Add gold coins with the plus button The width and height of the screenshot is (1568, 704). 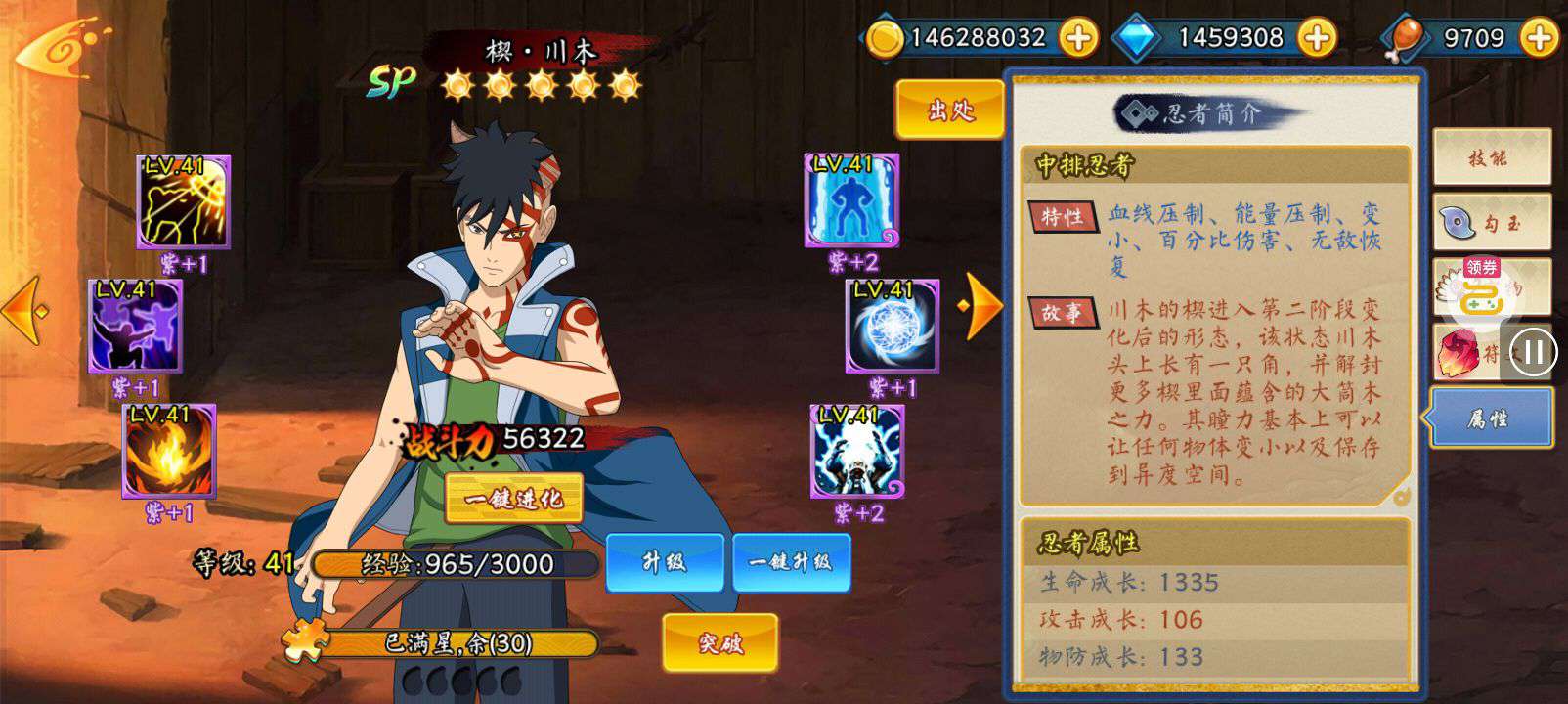pyautogui.click(x=1077, y=38)
